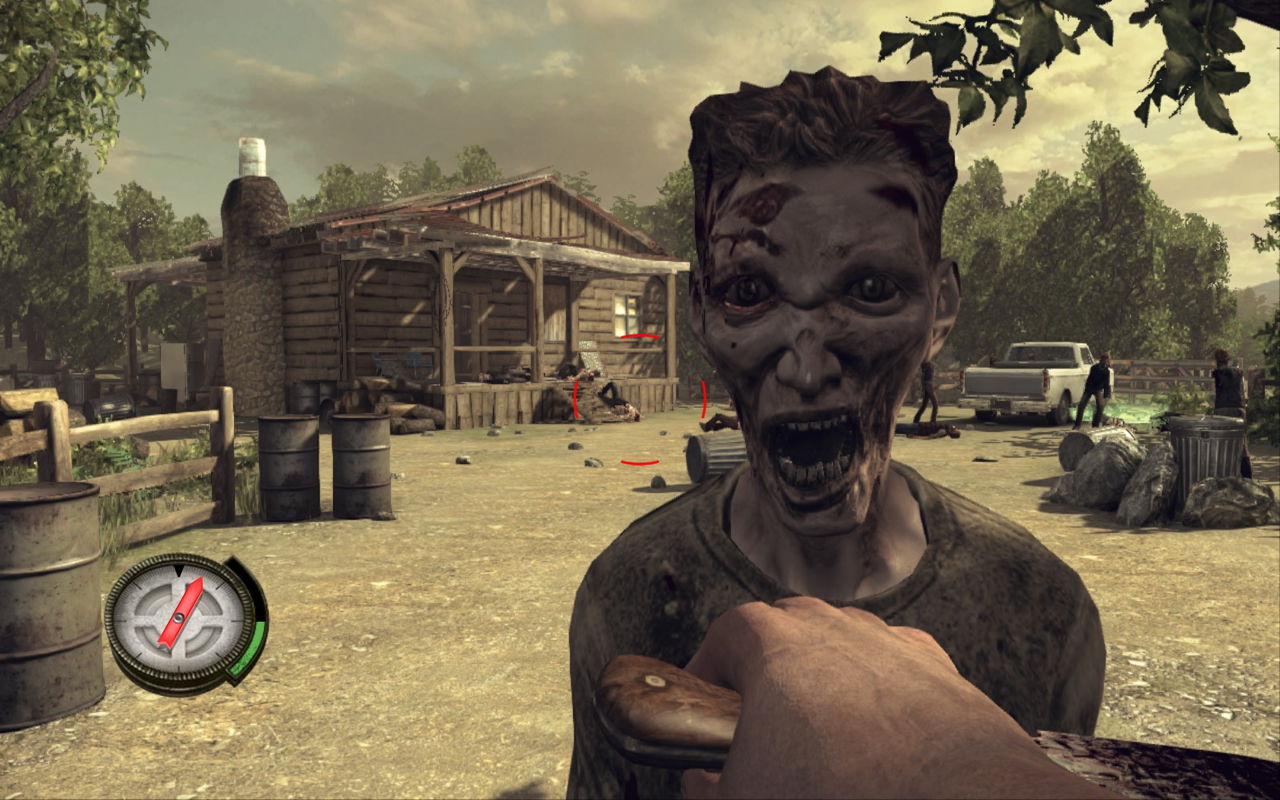Click the fallen trash can by the porch
Viewport: 1280px width, 800px height.
coord(712,450)
